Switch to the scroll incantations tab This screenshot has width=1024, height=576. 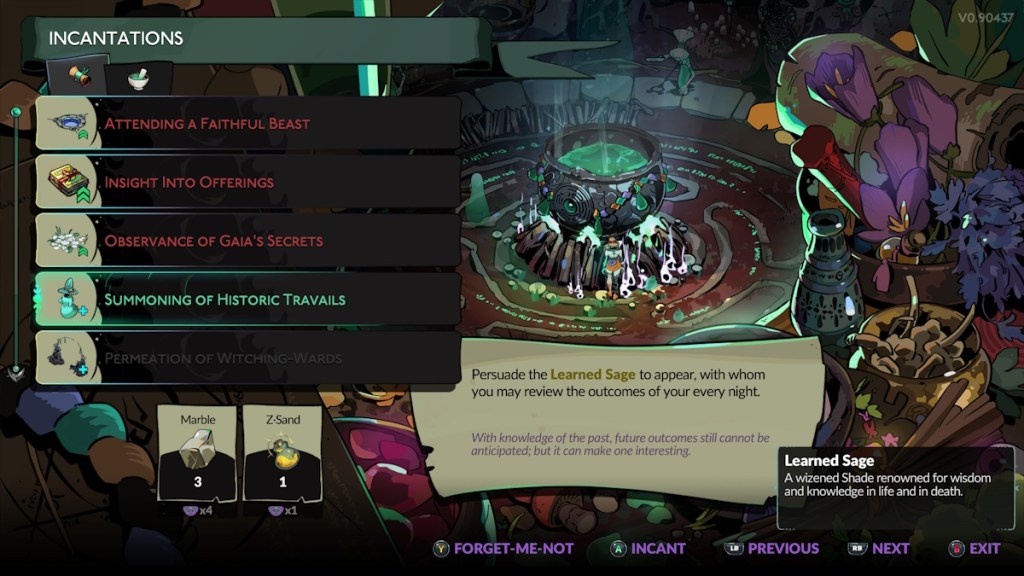tap(79, 77)
